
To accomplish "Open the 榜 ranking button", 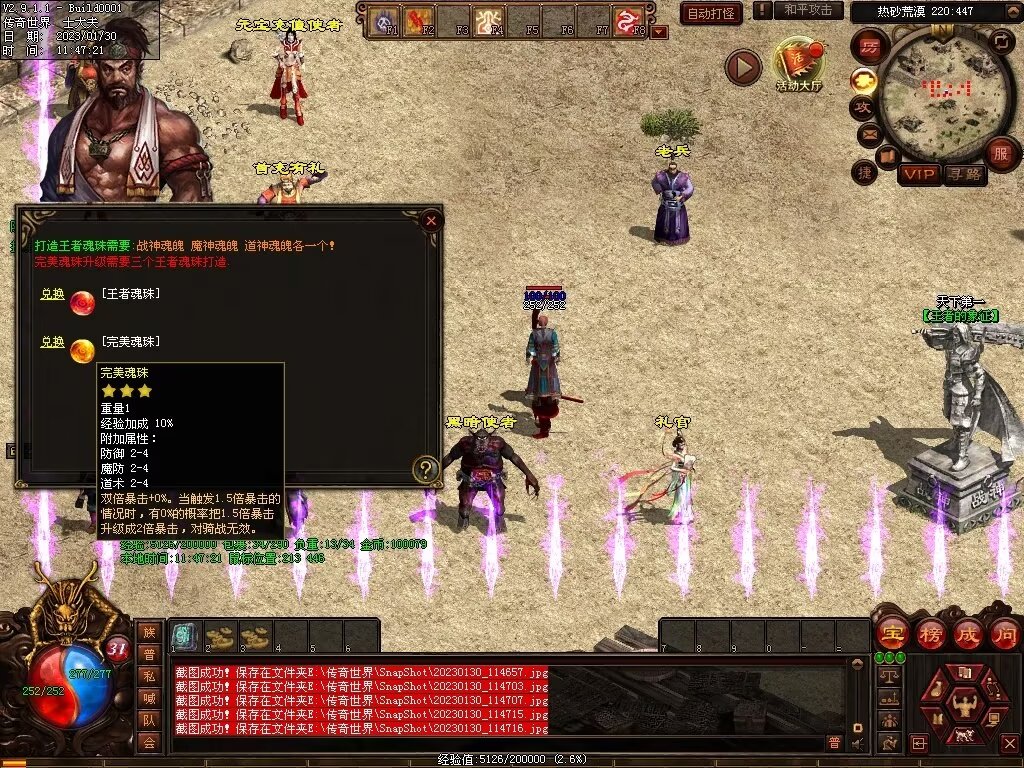I will click(x=930, y=633).
